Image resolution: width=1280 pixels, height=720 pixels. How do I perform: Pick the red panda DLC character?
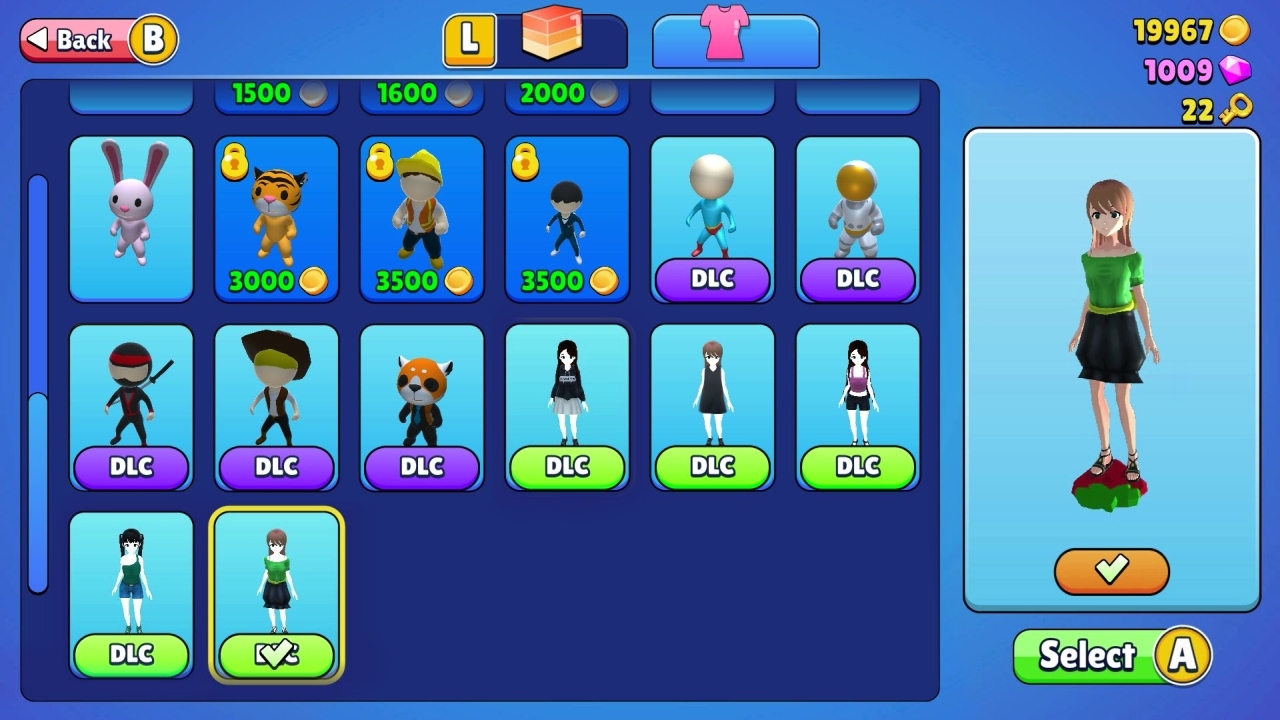click(421, 400)
